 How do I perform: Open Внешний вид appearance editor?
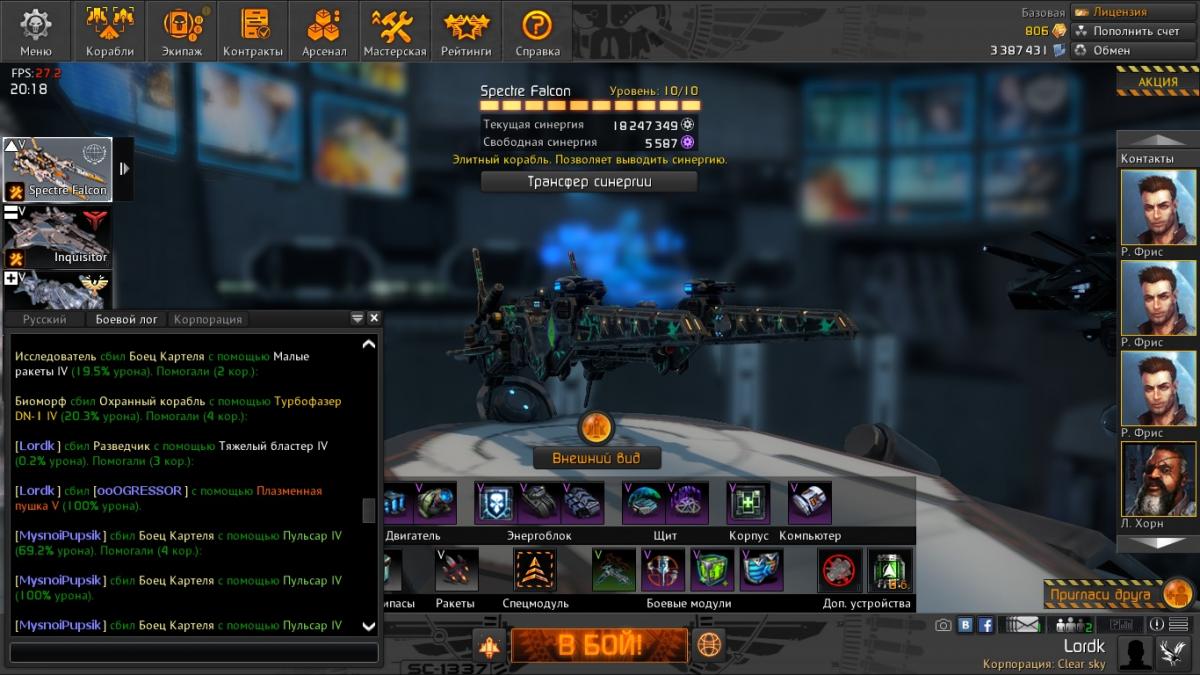pyautogui.click(x=596, y=459)
